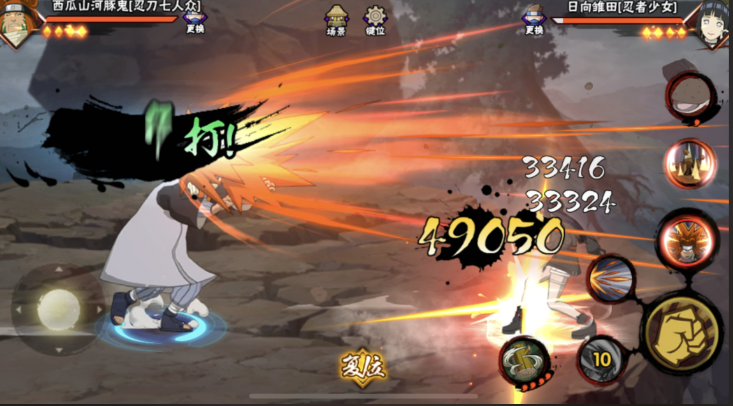Activate the green substitution scroll icon
The image size is (733, 406).
(524, 360)
